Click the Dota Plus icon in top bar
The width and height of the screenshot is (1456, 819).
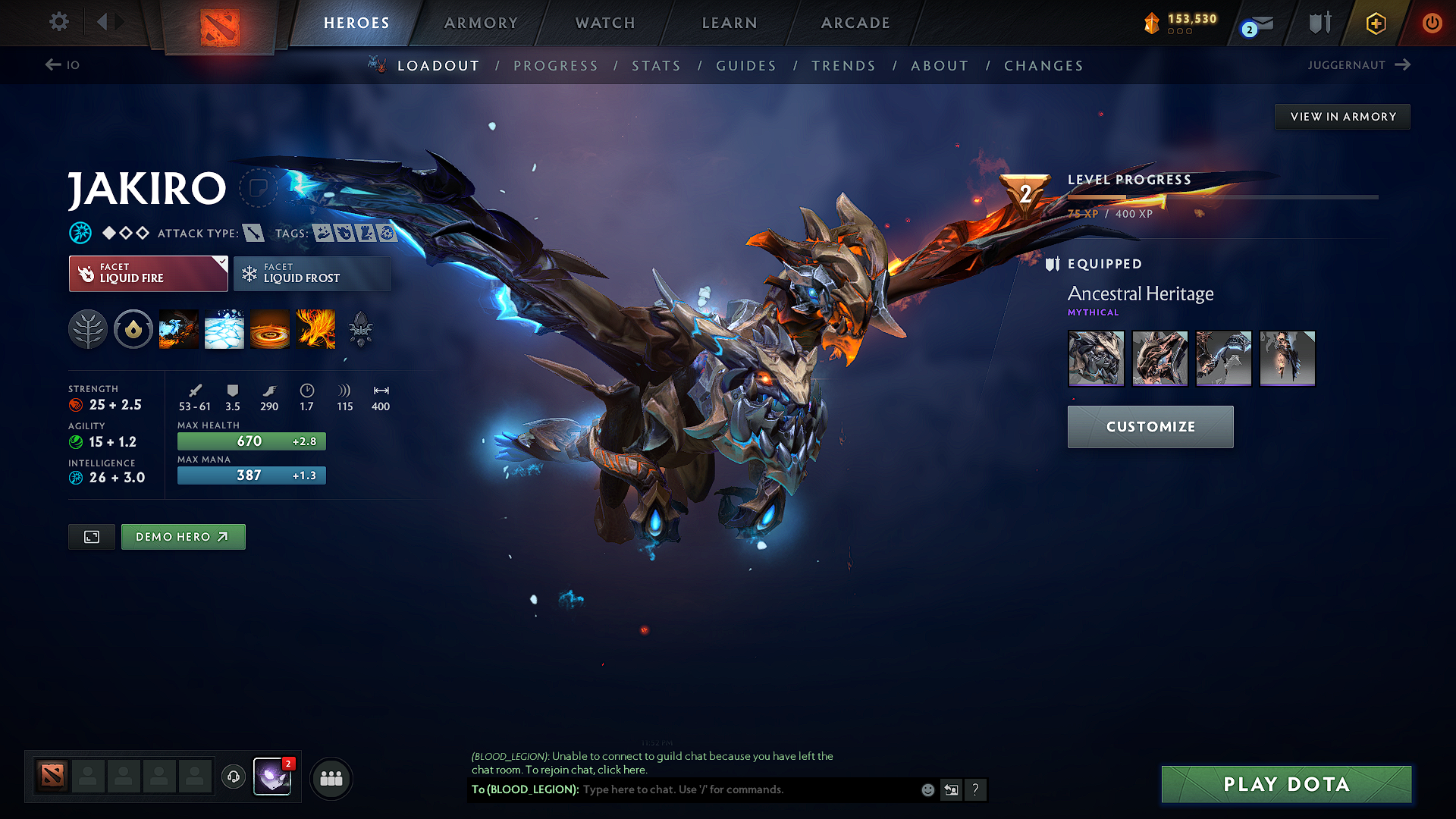tap(1375, 23)
